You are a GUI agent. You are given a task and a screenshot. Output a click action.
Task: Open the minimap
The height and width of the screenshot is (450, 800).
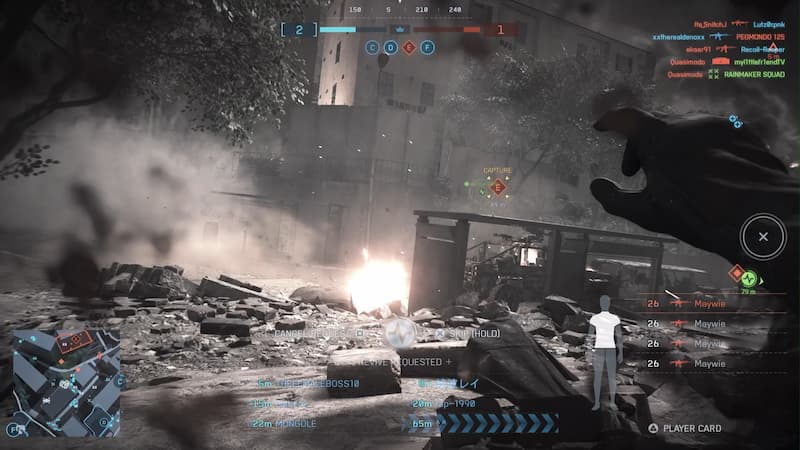tap(65, 382)
